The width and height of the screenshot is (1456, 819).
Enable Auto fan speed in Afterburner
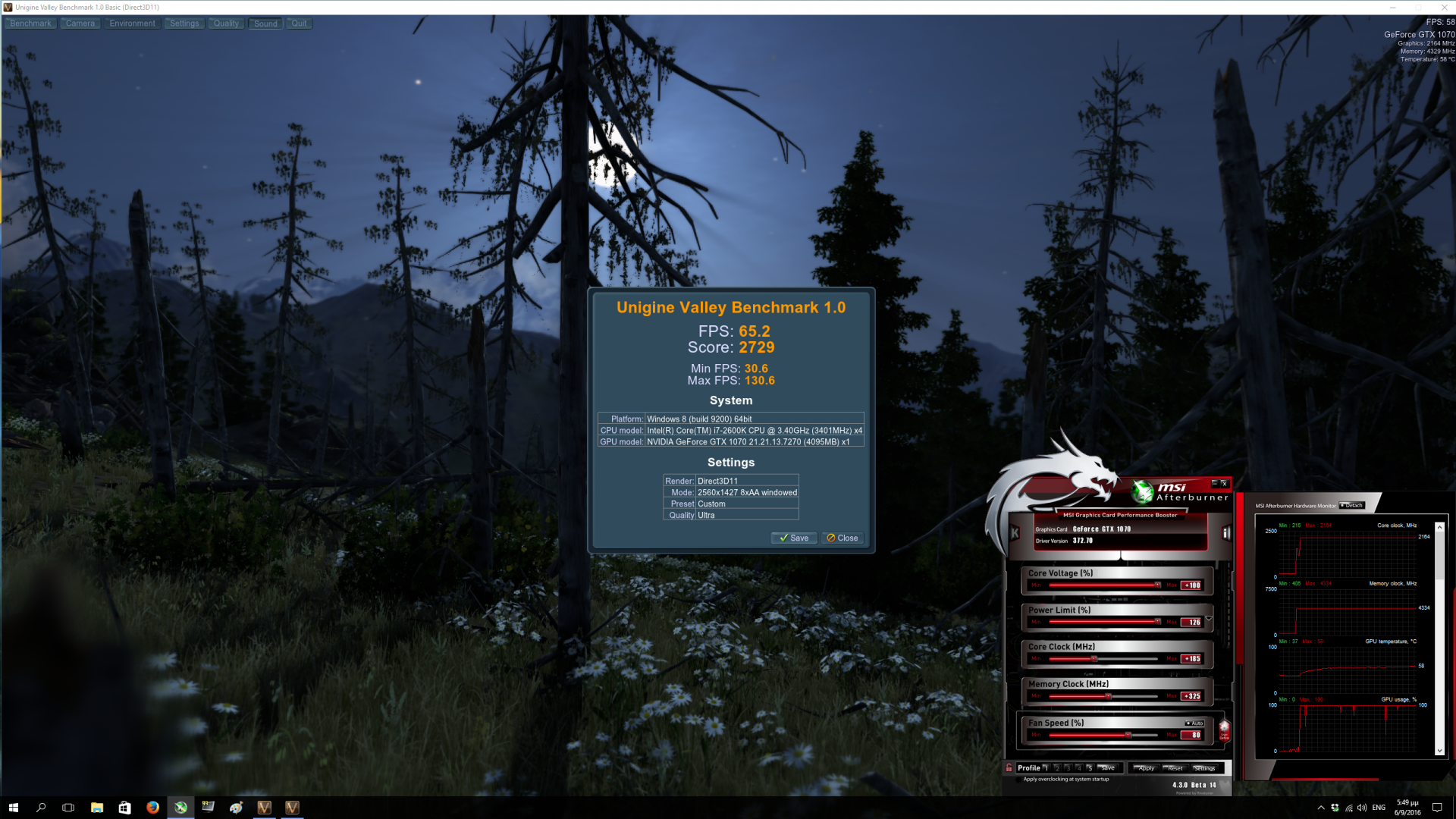tap(1194, 723)
